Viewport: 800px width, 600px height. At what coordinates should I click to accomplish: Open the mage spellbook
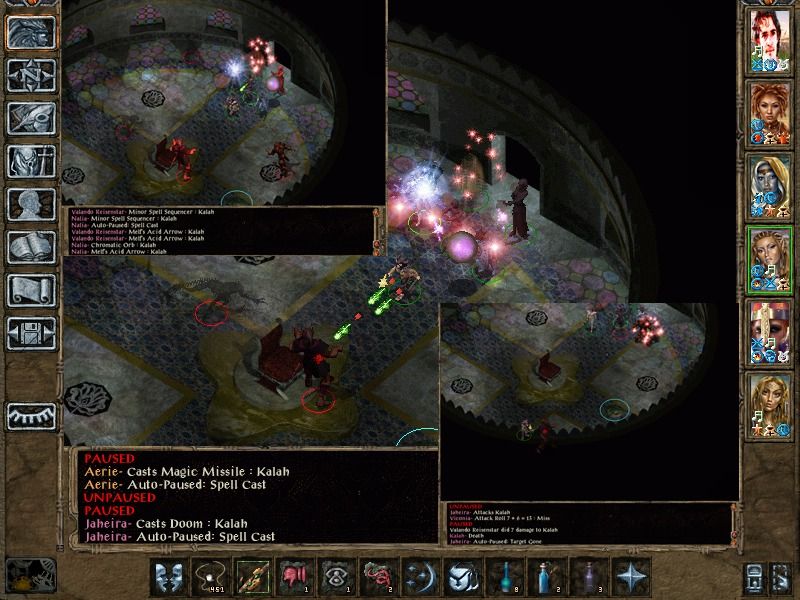(x=31, y=247)
